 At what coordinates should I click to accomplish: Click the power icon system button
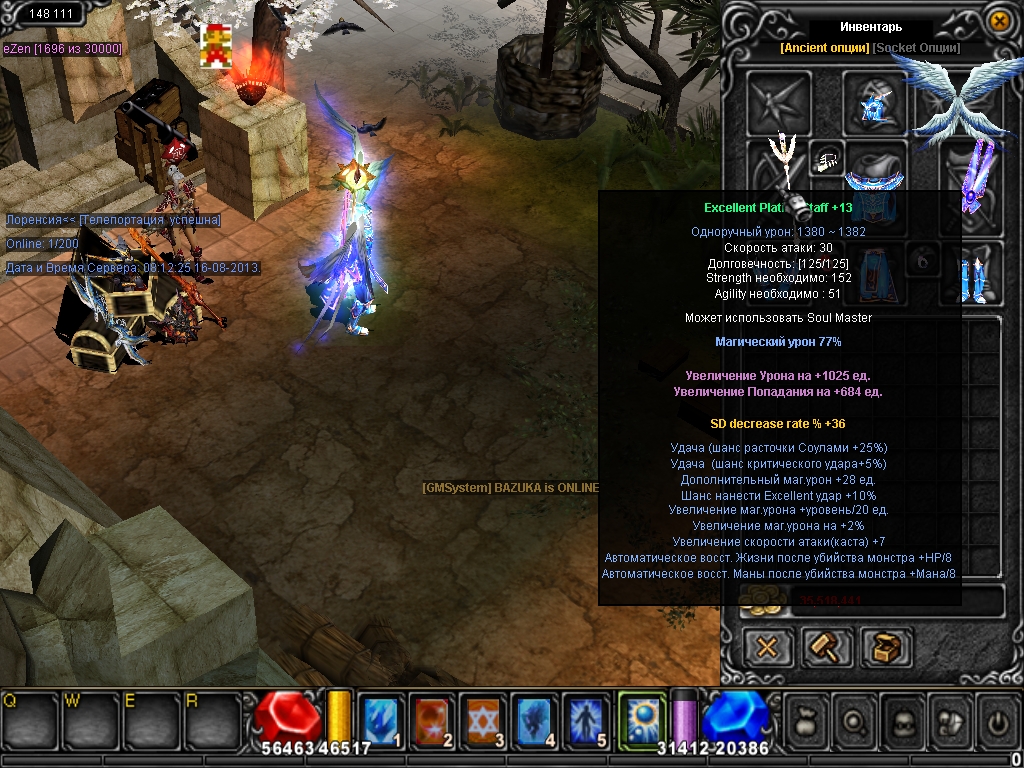(x=997, y=720)
